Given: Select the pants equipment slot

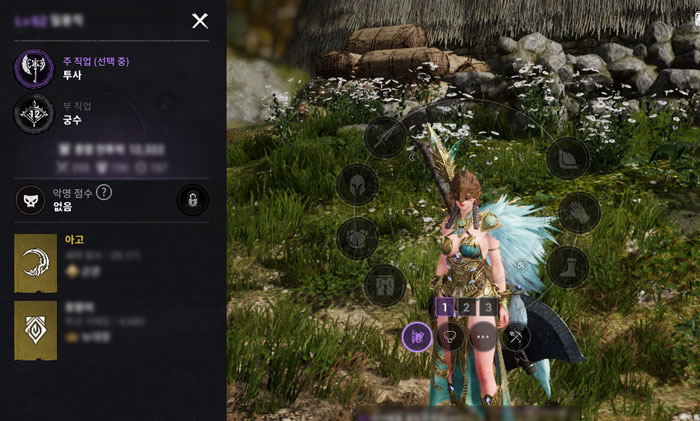Looking at the screenshot, I should [384, 285].
